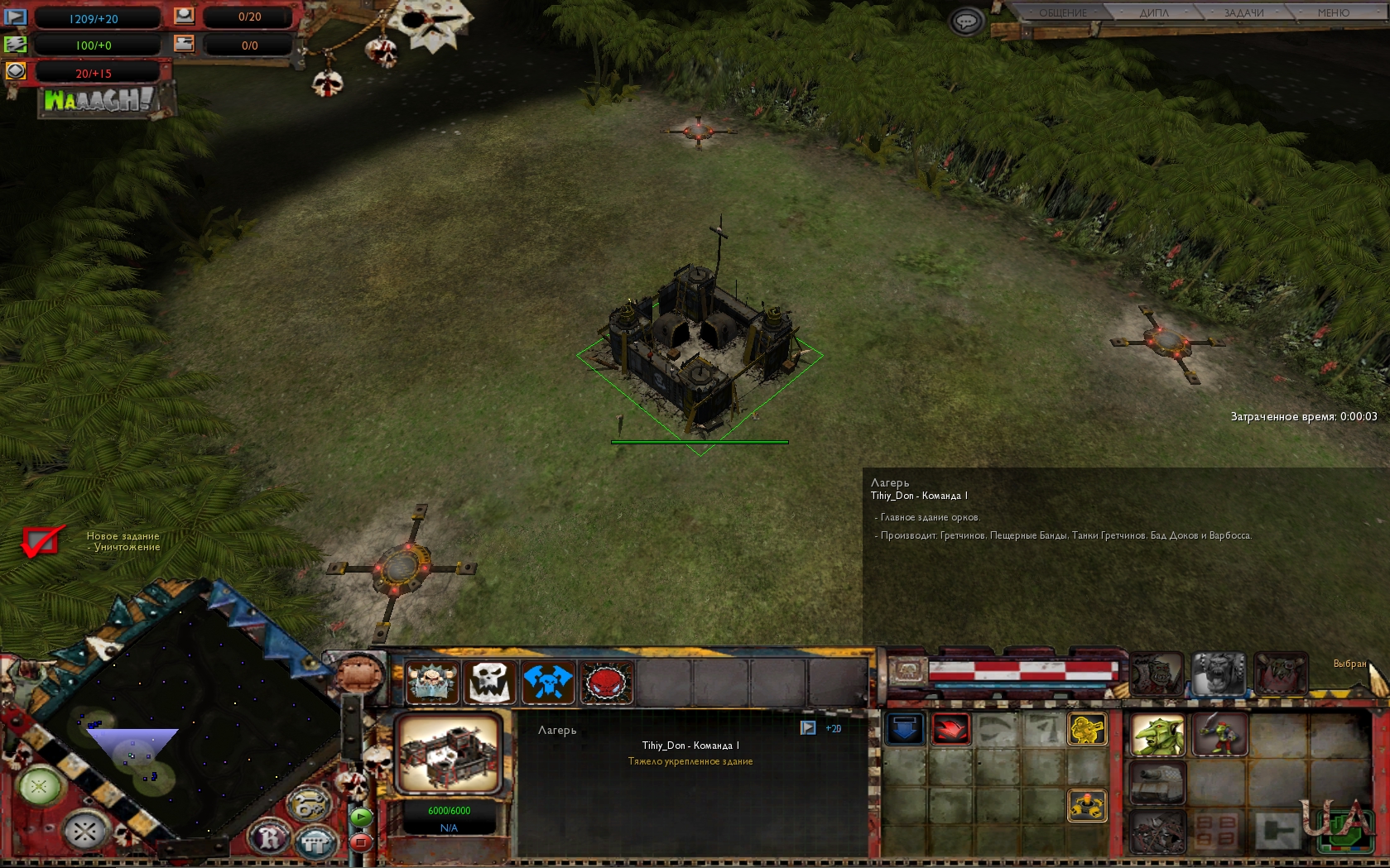Viewport: 1390px width, 868px height.
Task: Click the yellow soldier command icon
Action: tap(1087, 729)
